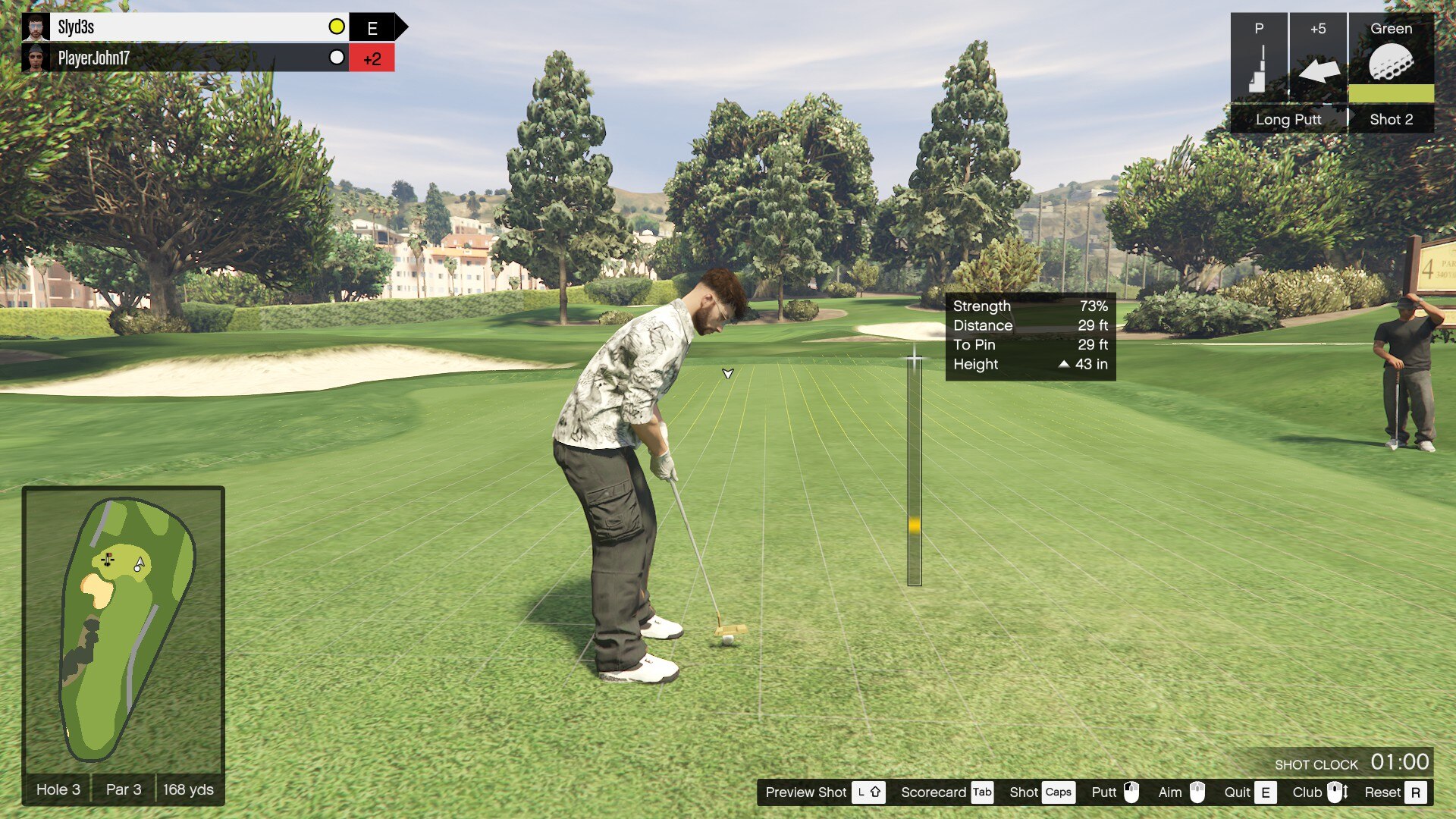Click the wind direction arrow indicator
1456x819 pixels.
tap(1319, 71)
